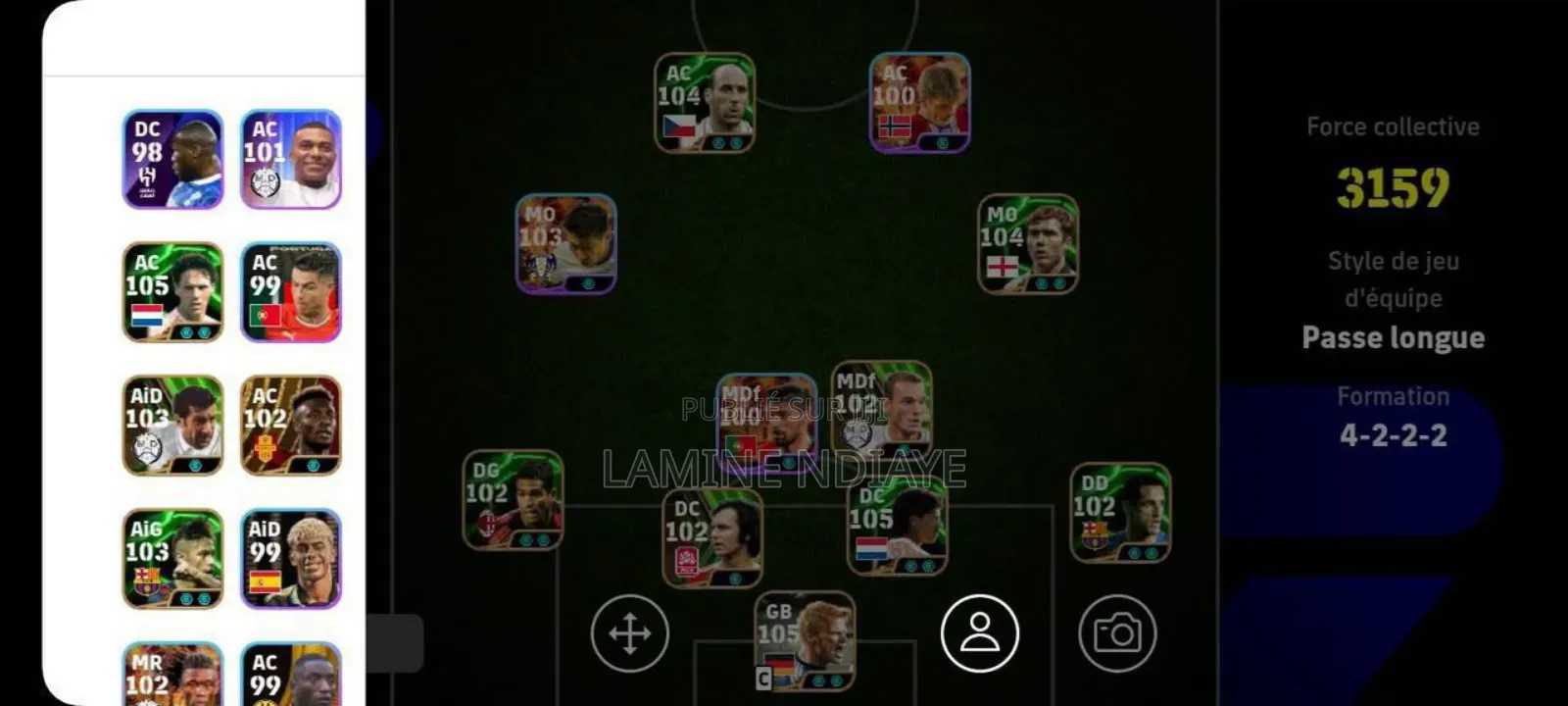Click the Passe longue team style
Screen dimensions: 1568x706
tap(1393, 337)
